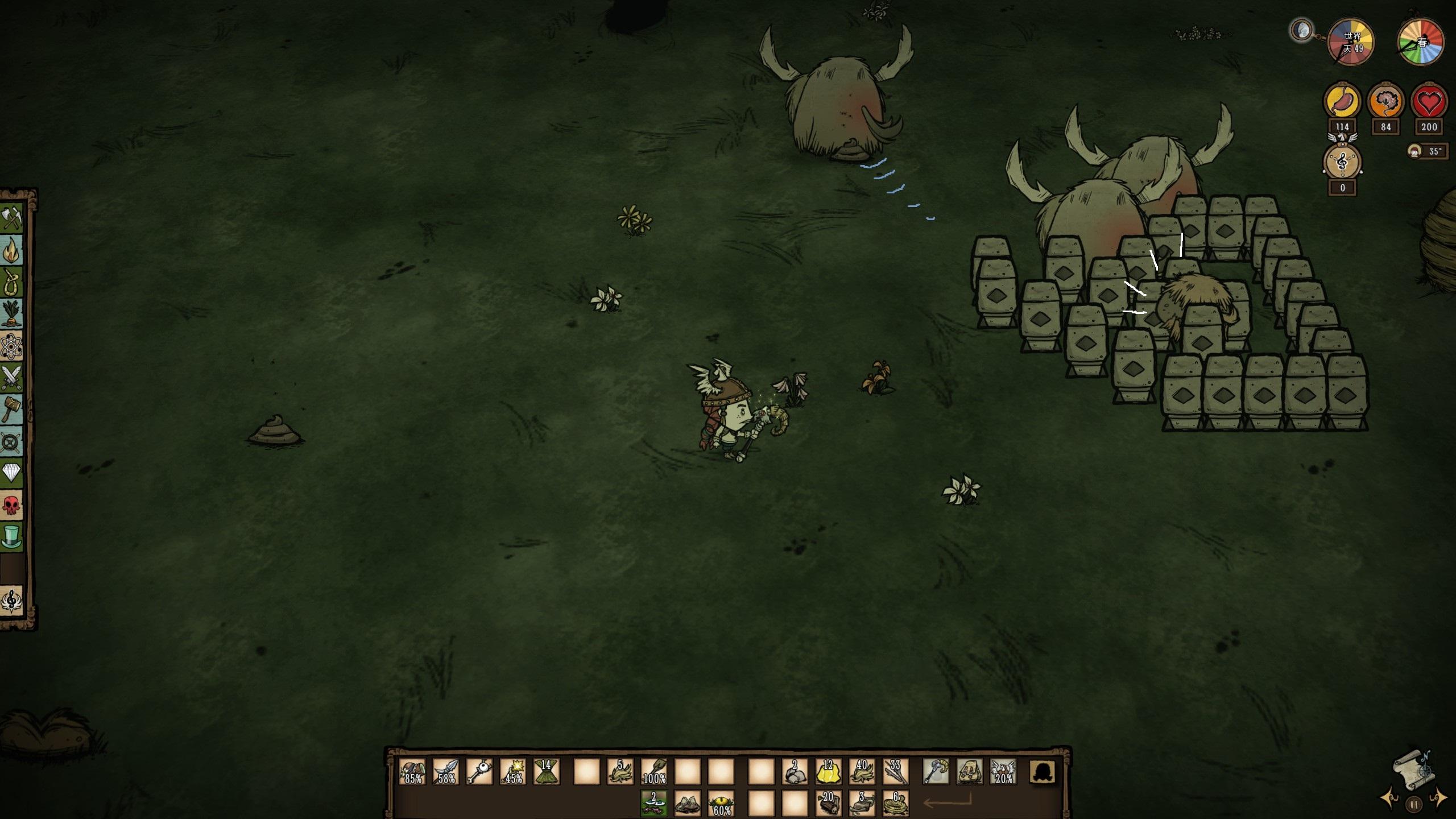Select the stack of 12 gold nuggets
The image size is (1456, 819).
828,772
